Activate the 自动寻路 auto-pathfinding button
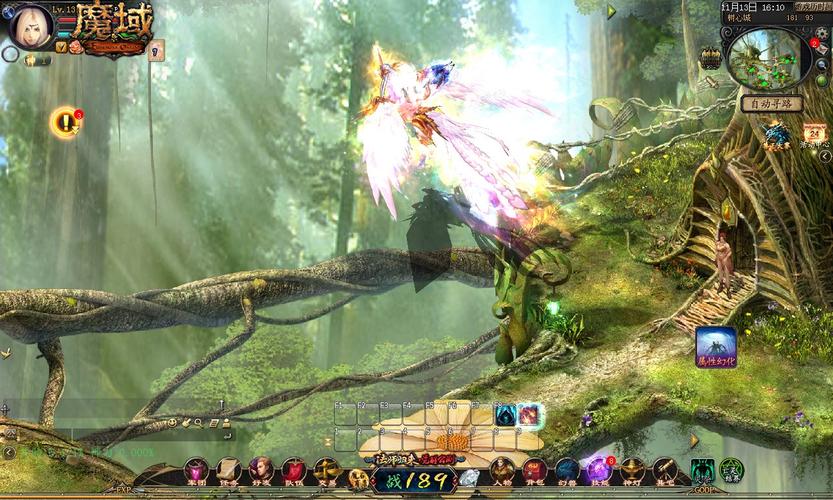 (x=771, y=103)
